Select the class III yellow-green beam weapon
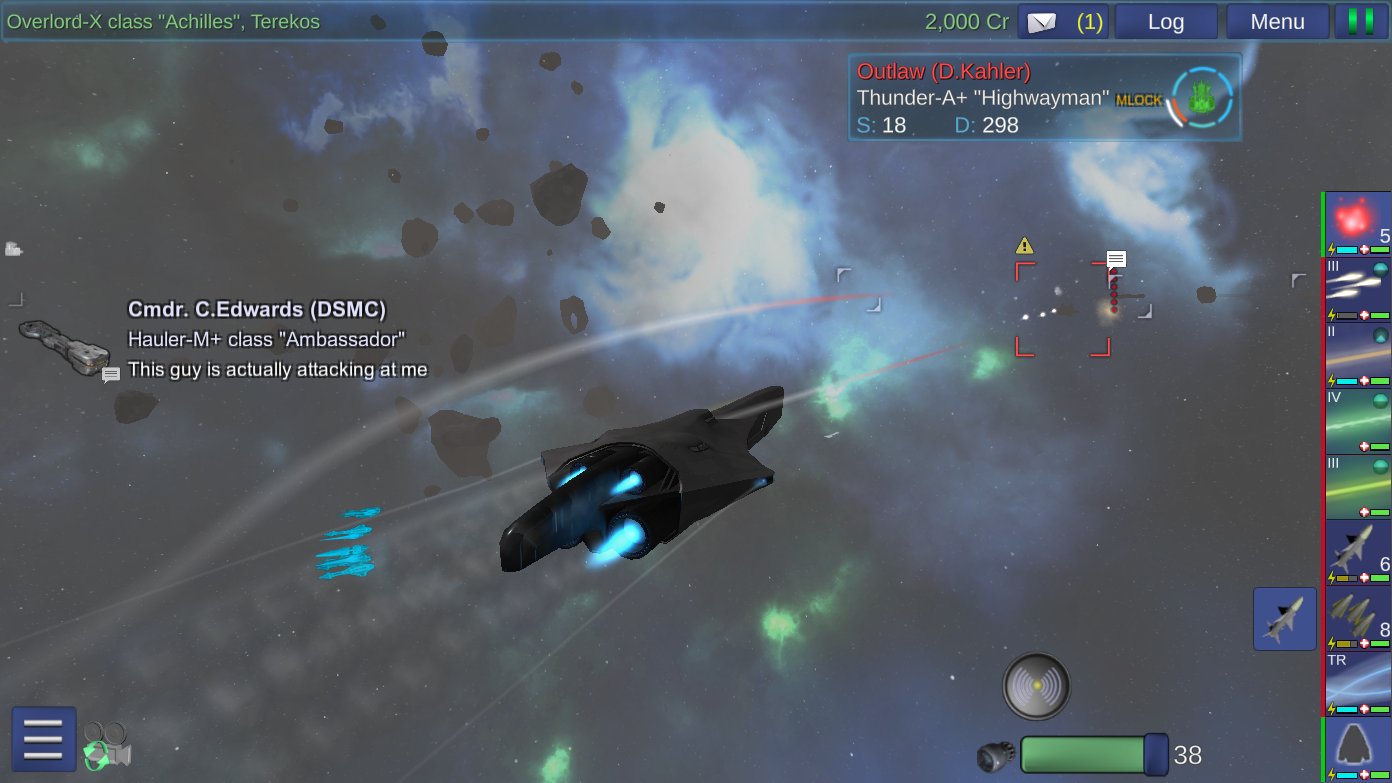1392x783 pixels. (x=1358, y=486)
